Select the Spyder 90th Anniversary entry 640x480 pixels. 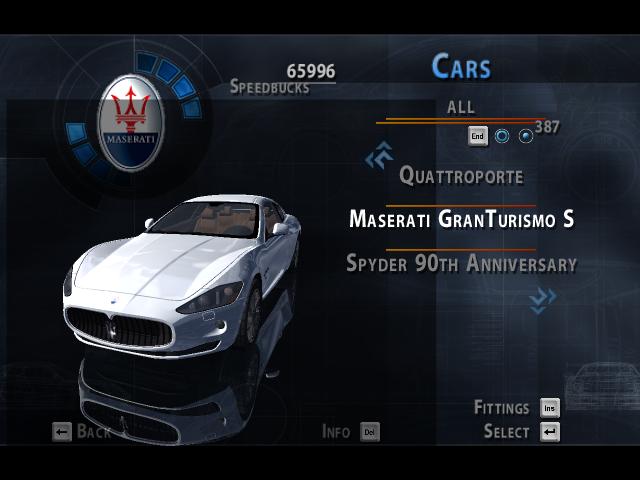click(x=461, y=264)
